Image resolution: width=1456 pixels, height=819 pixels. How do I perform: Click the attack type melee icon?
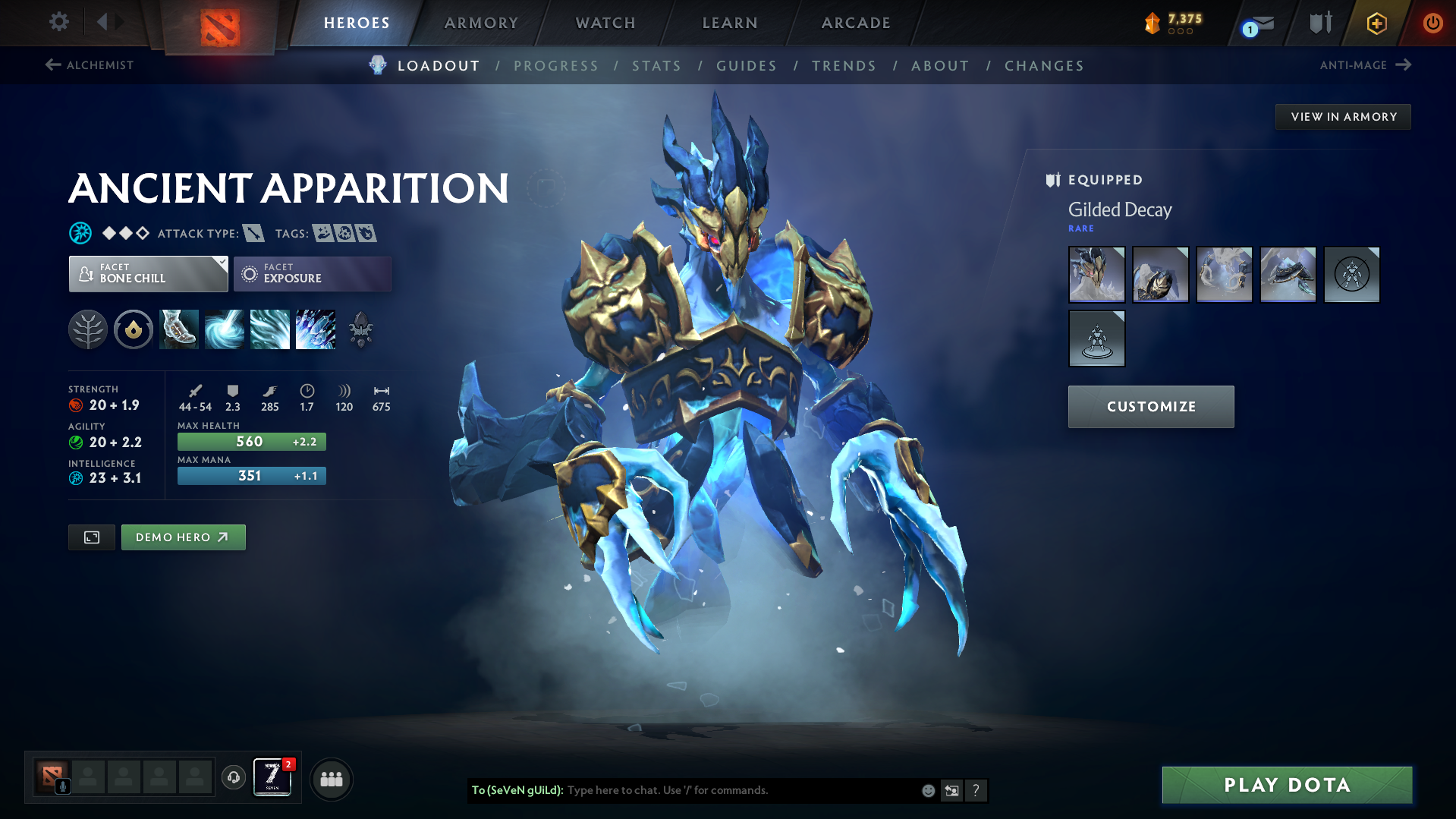coord(253,233)
